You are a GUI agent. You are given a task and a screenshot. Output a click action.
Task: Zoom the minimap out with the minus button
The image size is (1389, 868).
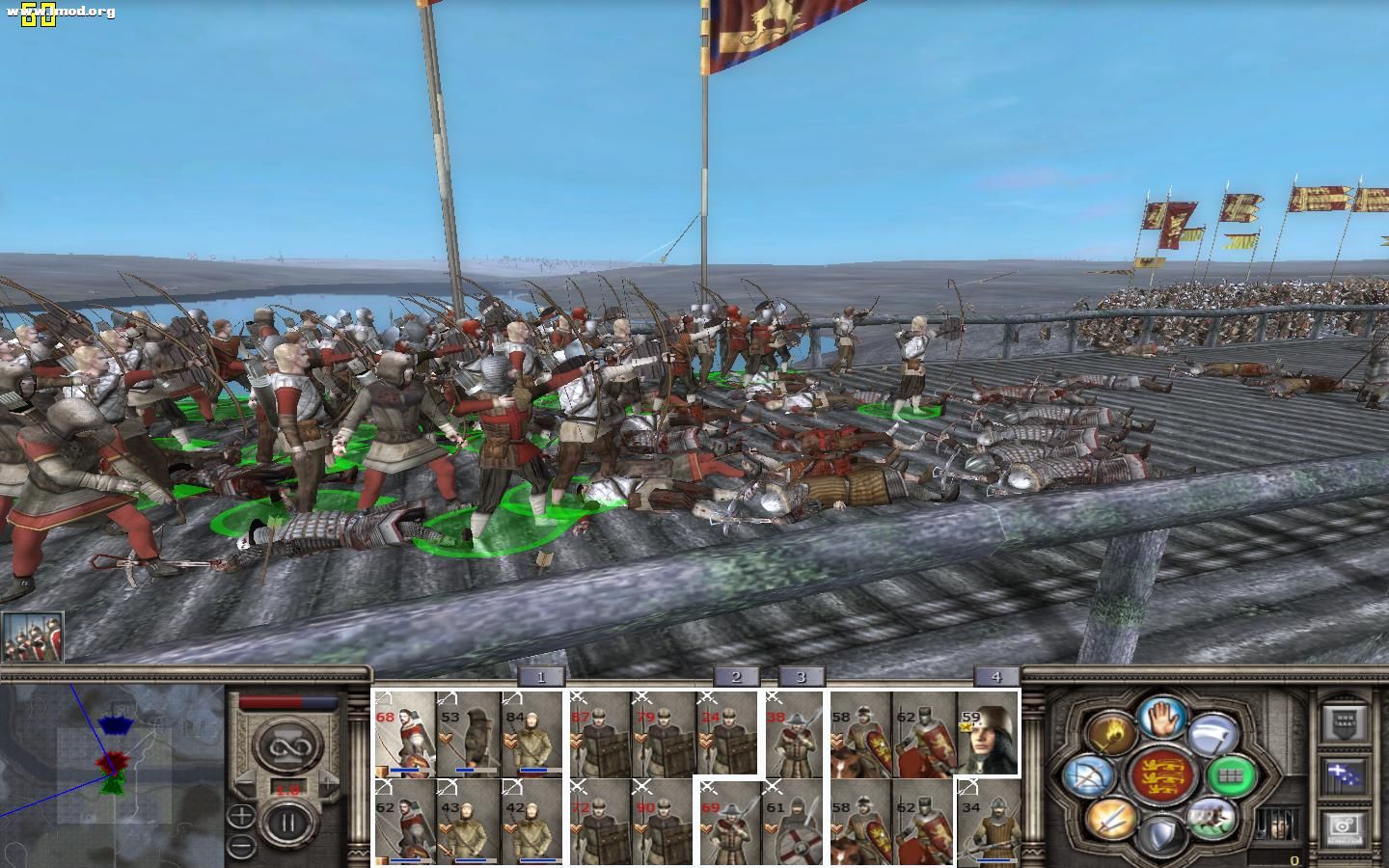[240, 845]
